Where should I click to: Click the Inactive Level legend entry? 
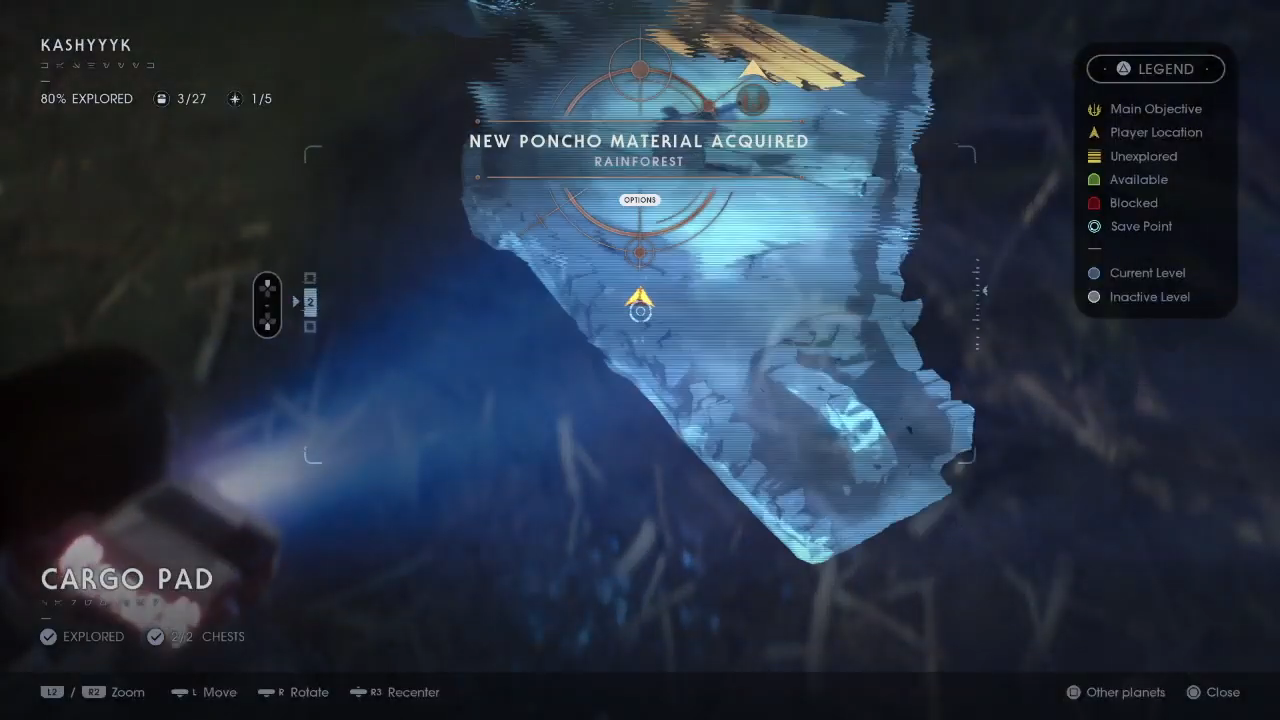point(1094,296)
